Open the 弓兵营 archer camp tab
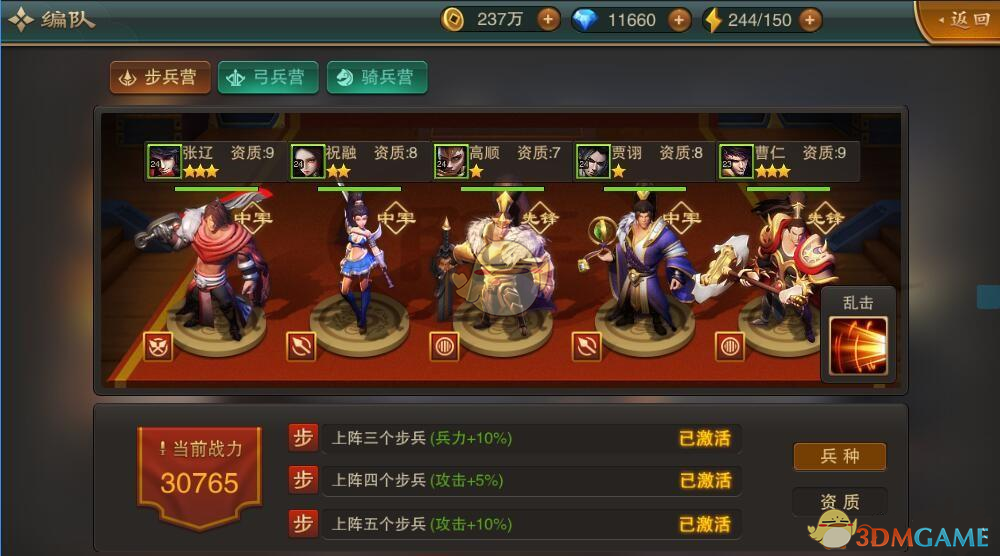 (267, 78)
